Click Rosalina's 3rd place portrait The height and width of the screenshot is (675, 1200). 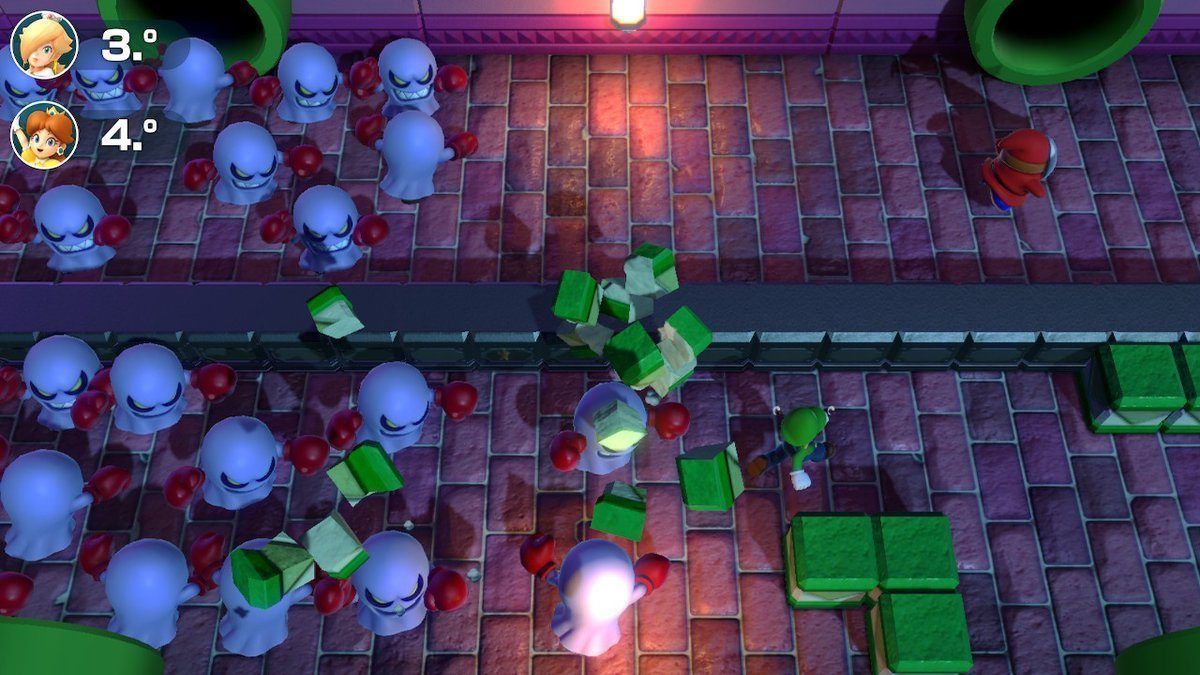[44, 45]
